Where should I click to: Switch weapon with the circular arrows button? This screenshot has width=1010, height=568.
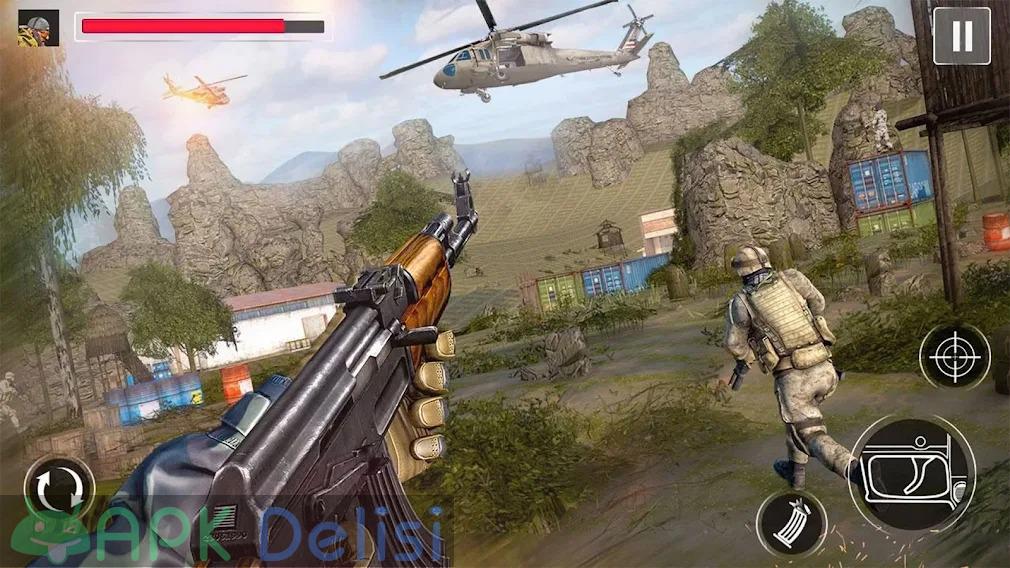tap(59, 492)
